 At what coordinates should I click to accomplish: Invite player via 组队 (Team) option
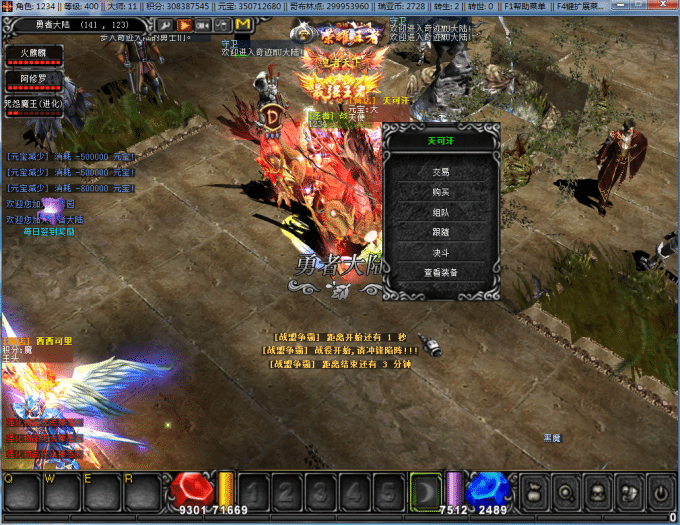[x=440, y=213]
